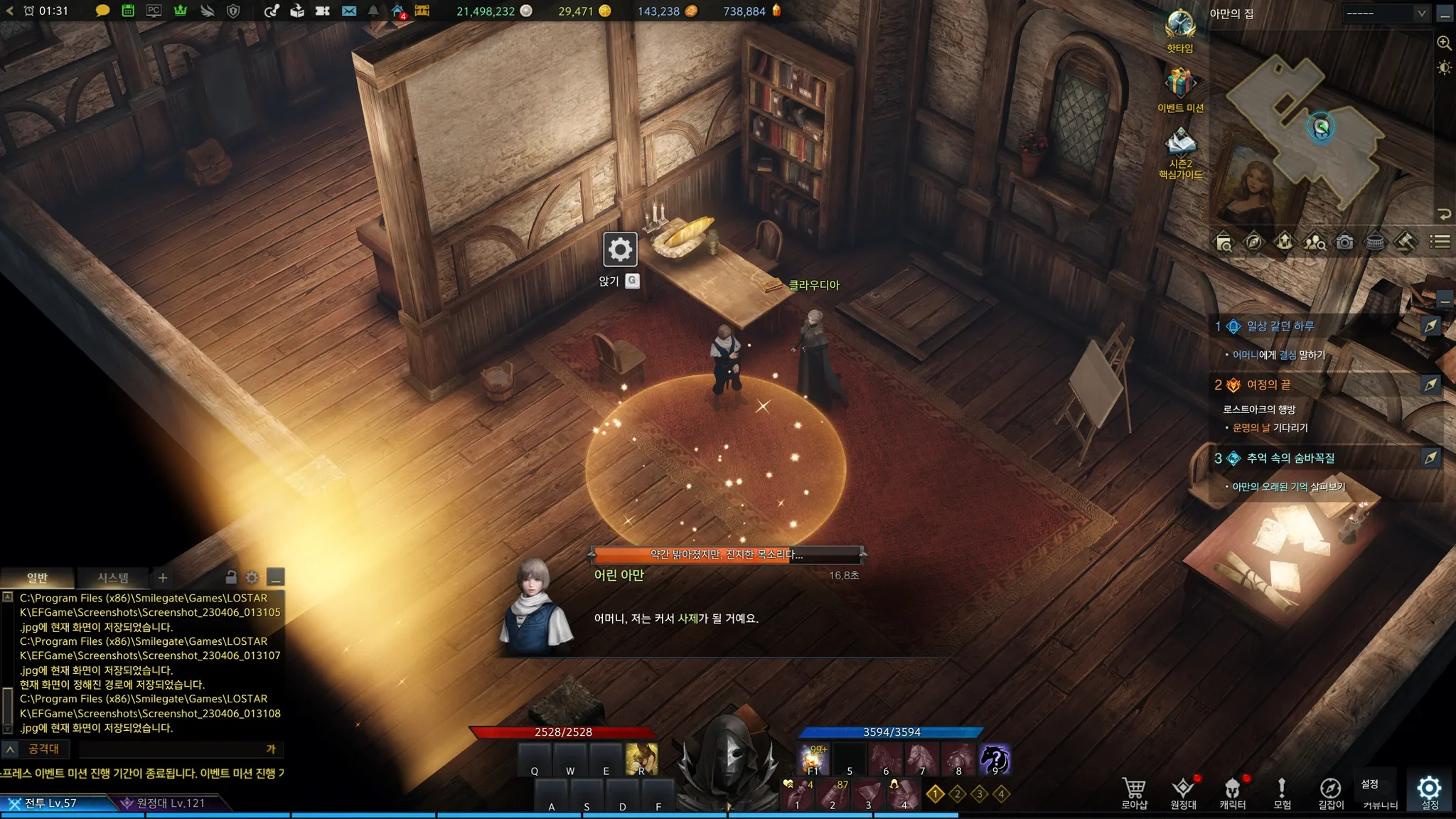The image size is (1456, 819).
Task: Open the 모험 adventure menu
Action: [1282, 793]
